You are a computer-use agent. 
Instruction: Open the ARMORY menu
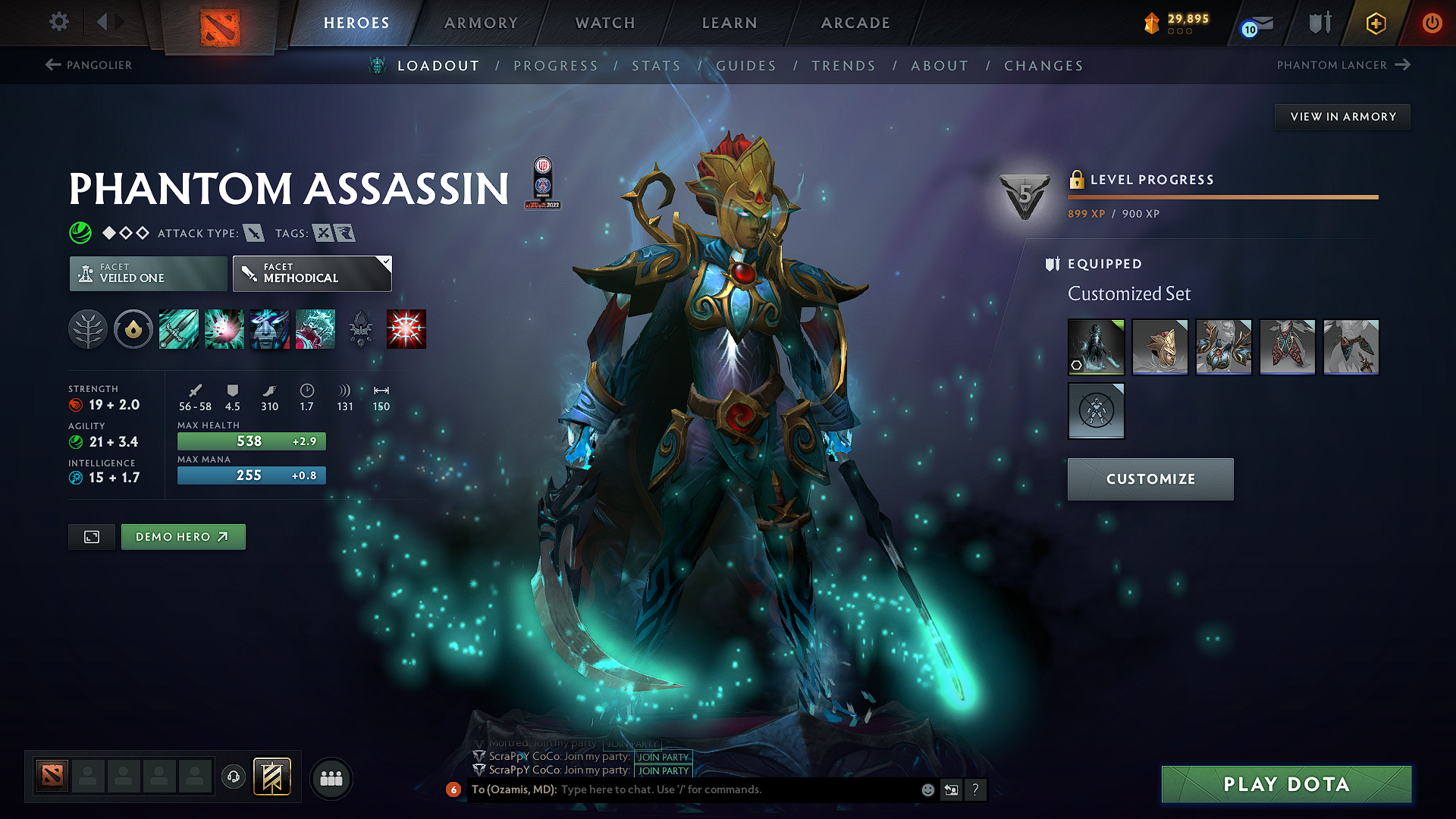[x=481, y=23]
